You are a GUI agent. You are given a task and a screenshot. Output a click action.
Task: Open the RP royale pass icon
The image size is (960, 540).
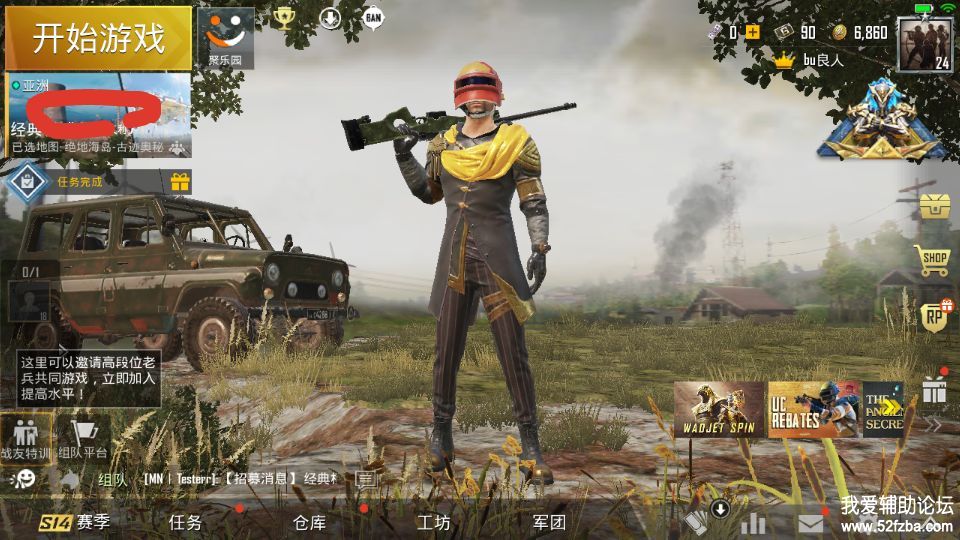coord(934,317)
